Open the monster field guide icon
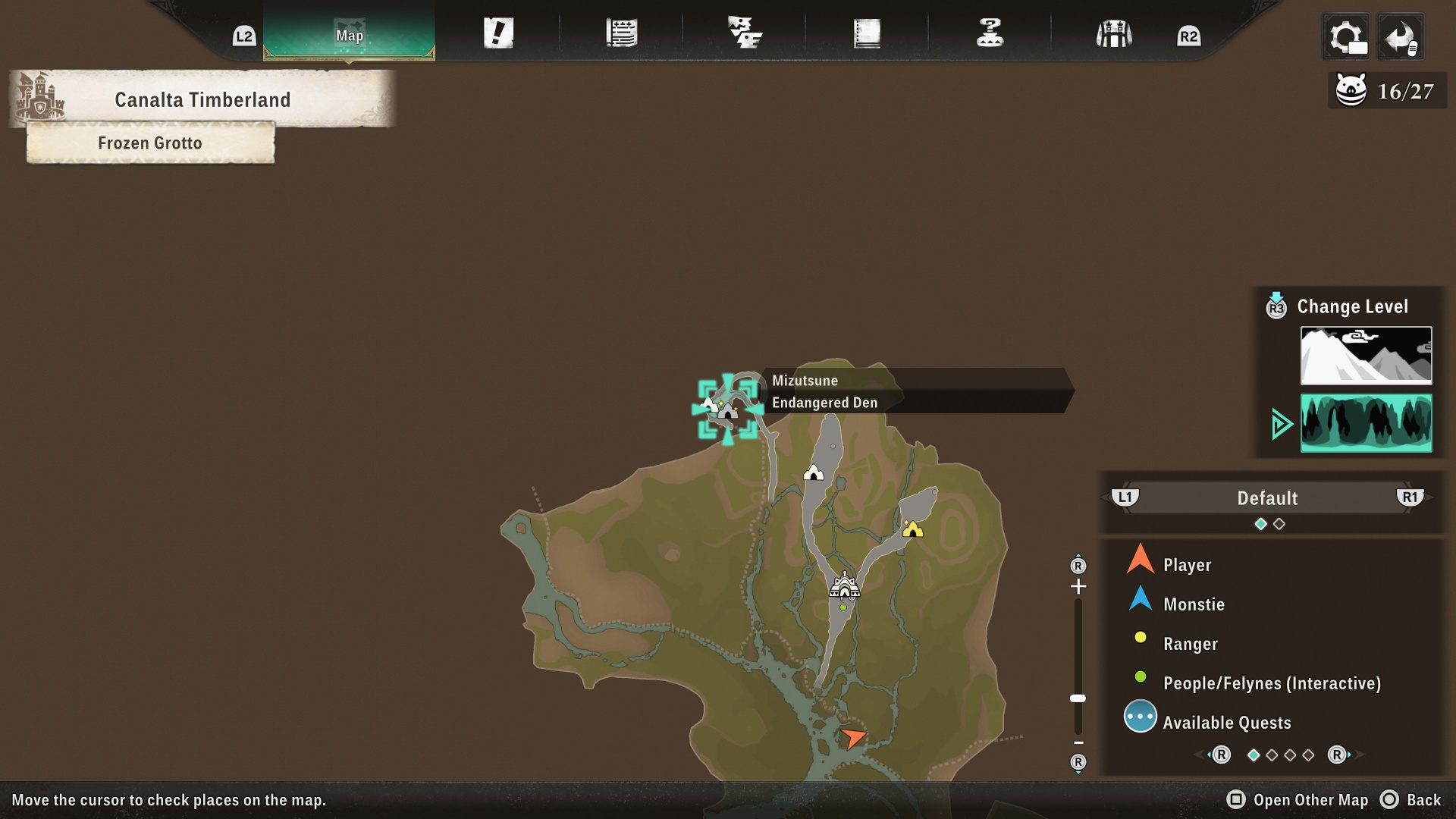The image size is (1456, 819). (x=744, y=32)
